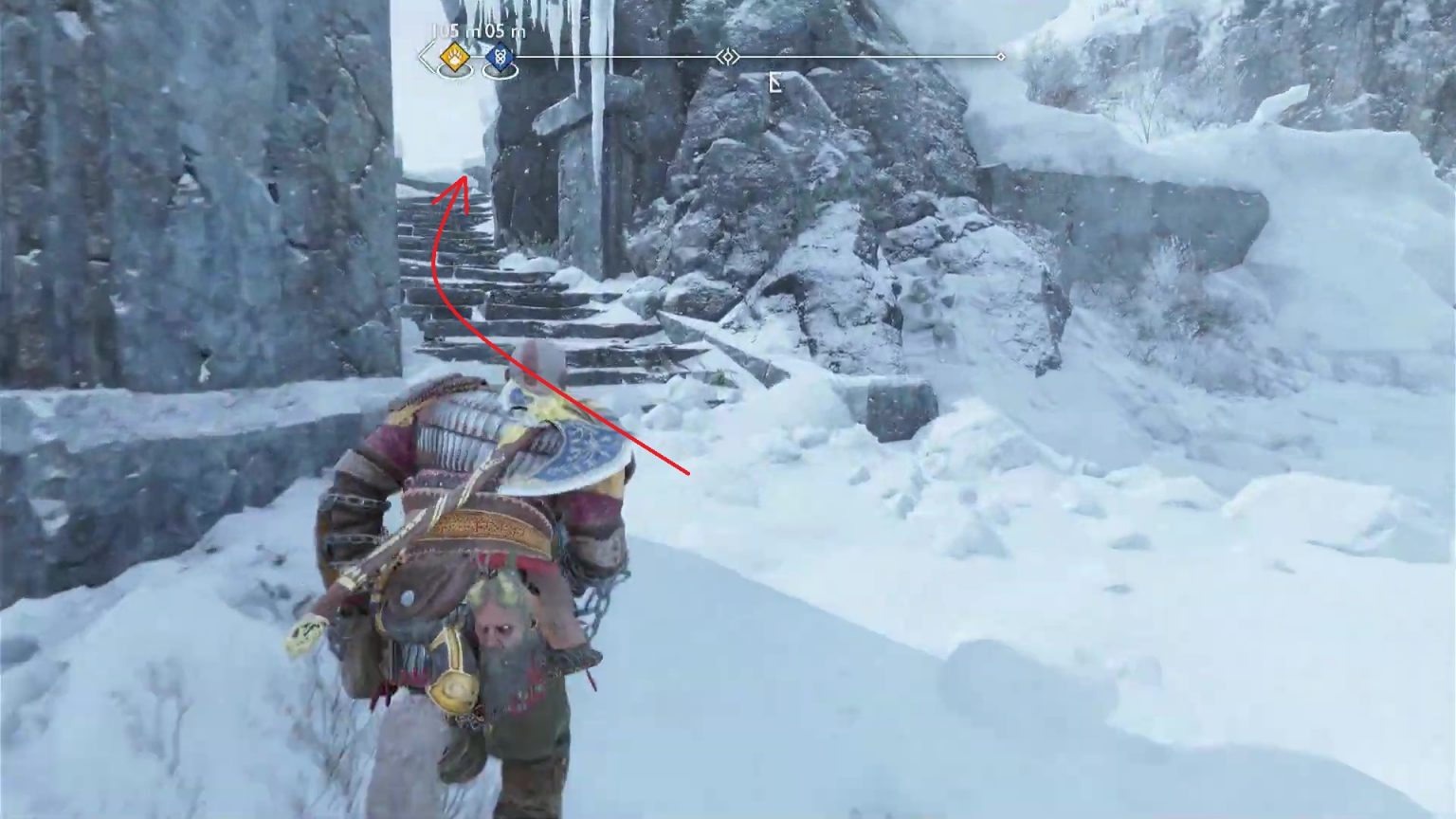Click the diamond marker at compass center
The height and width of the screenshot is (819, 1456).
click(x=727, y=57)
